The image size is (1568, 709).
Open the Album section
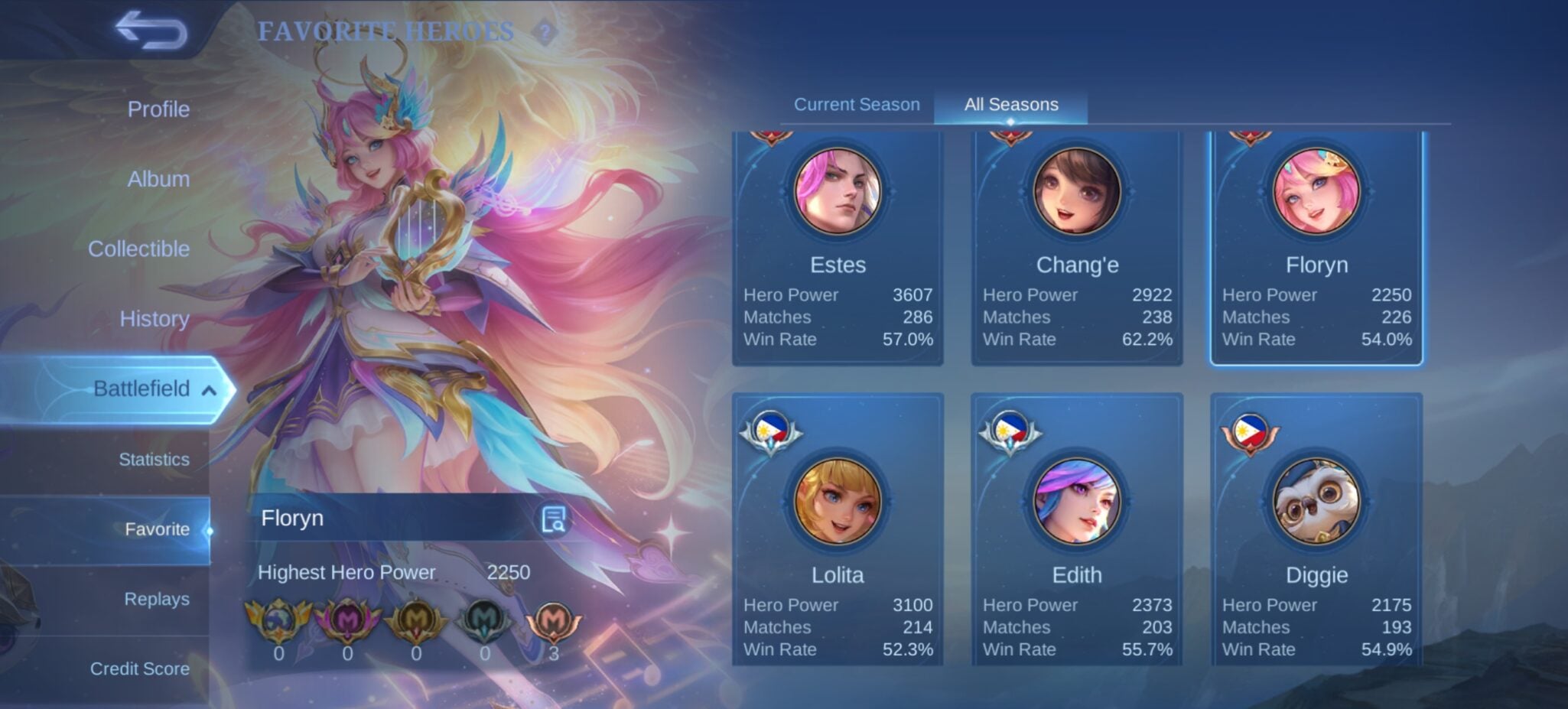tap(158, 179)
